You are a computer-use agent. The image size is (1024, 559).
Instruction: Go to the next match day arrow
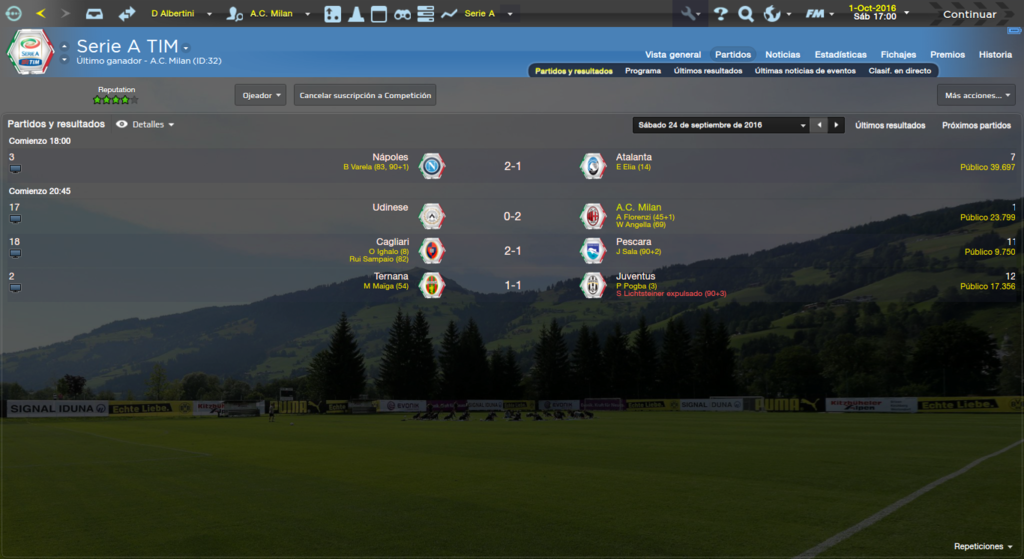(x=837, y=125)
